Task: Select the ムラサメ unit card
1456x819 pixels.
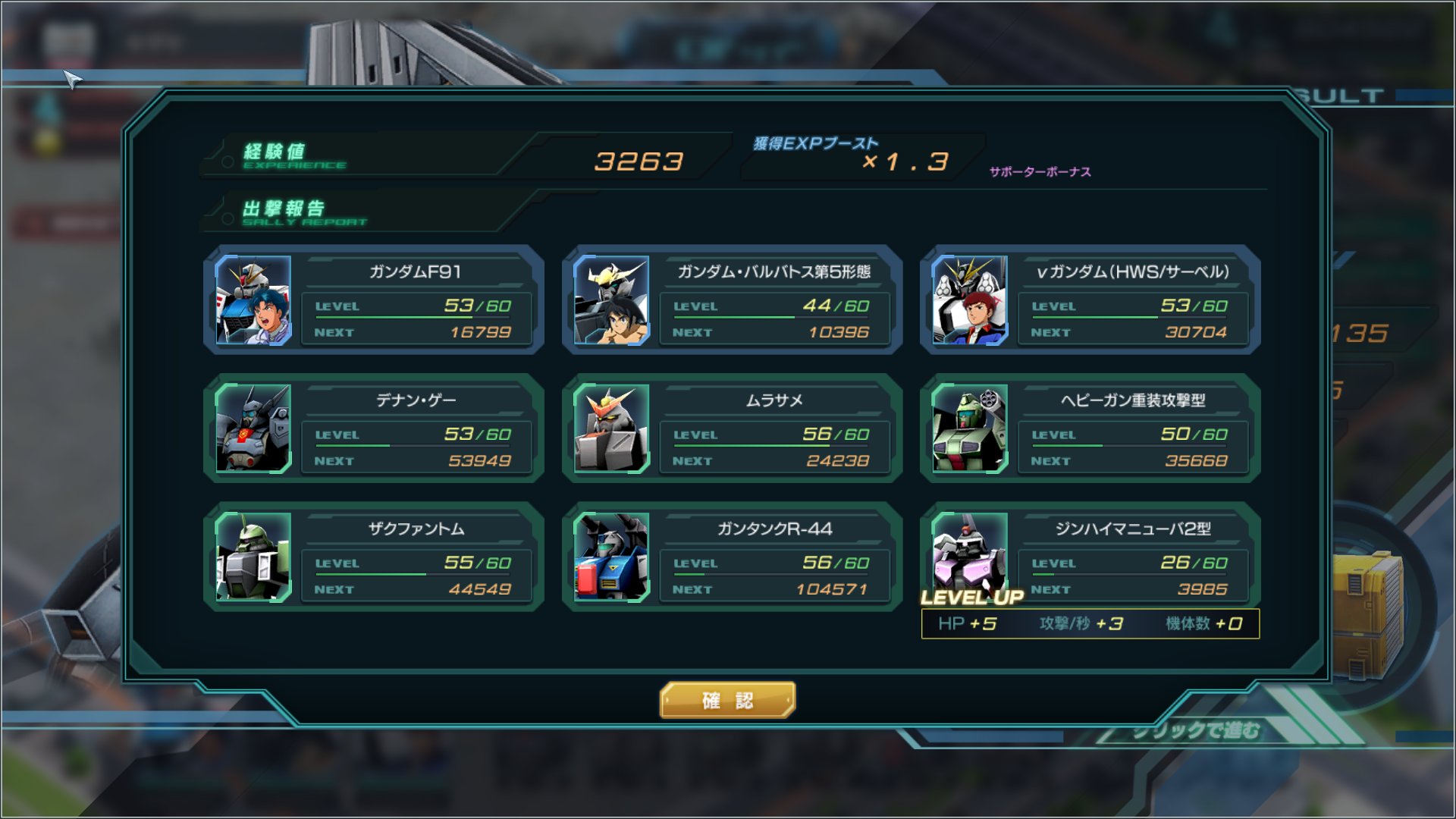Action: (x=732, y=428)
